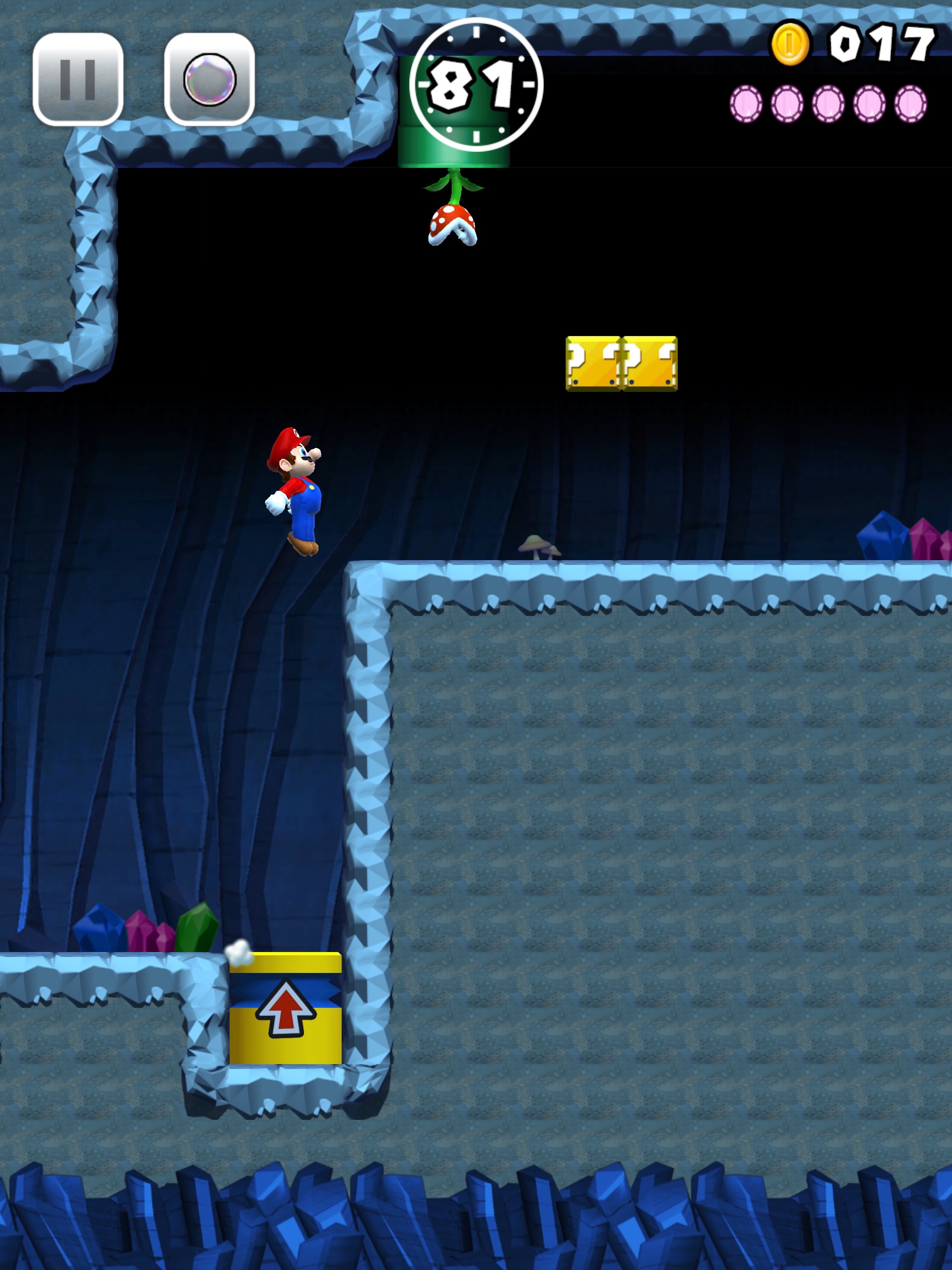Pause the game
The image size is (952, 1270).
[x=78, y=79]
